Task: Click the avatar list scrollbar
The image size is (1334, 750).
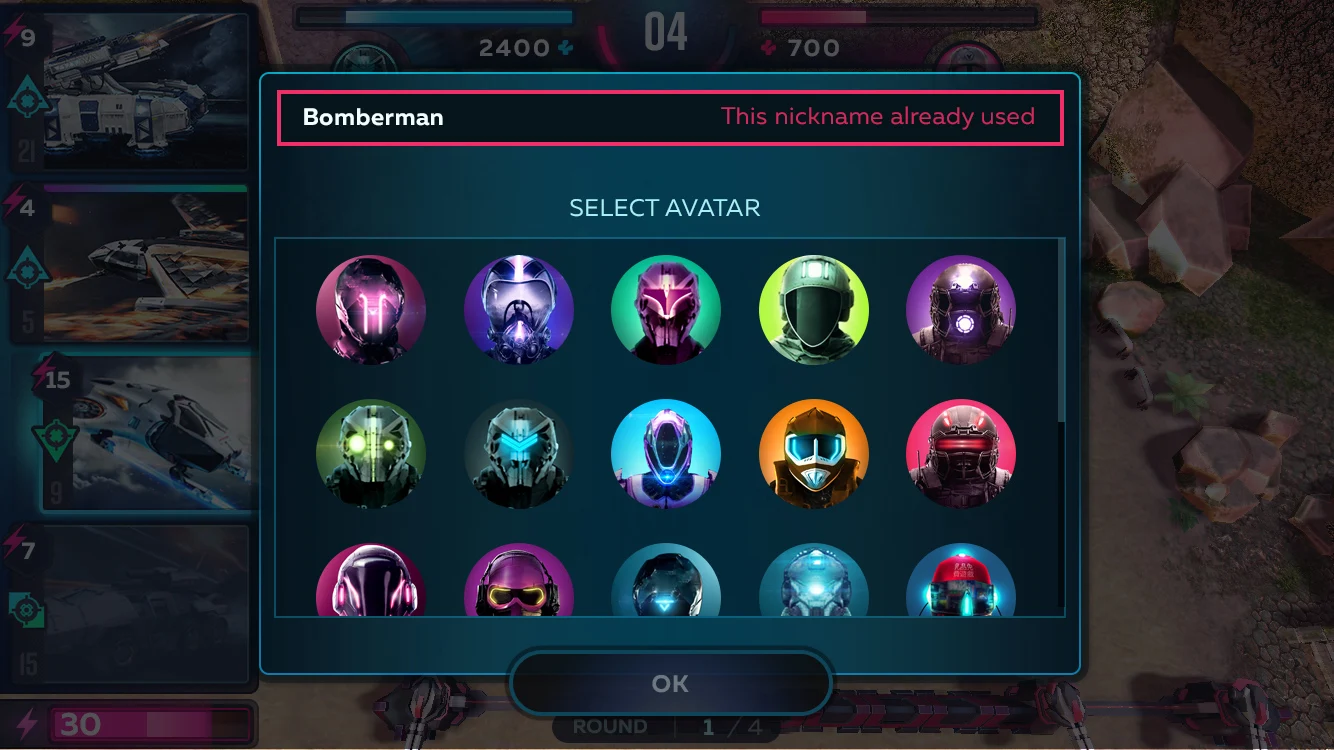Action: click(1060, 330)
